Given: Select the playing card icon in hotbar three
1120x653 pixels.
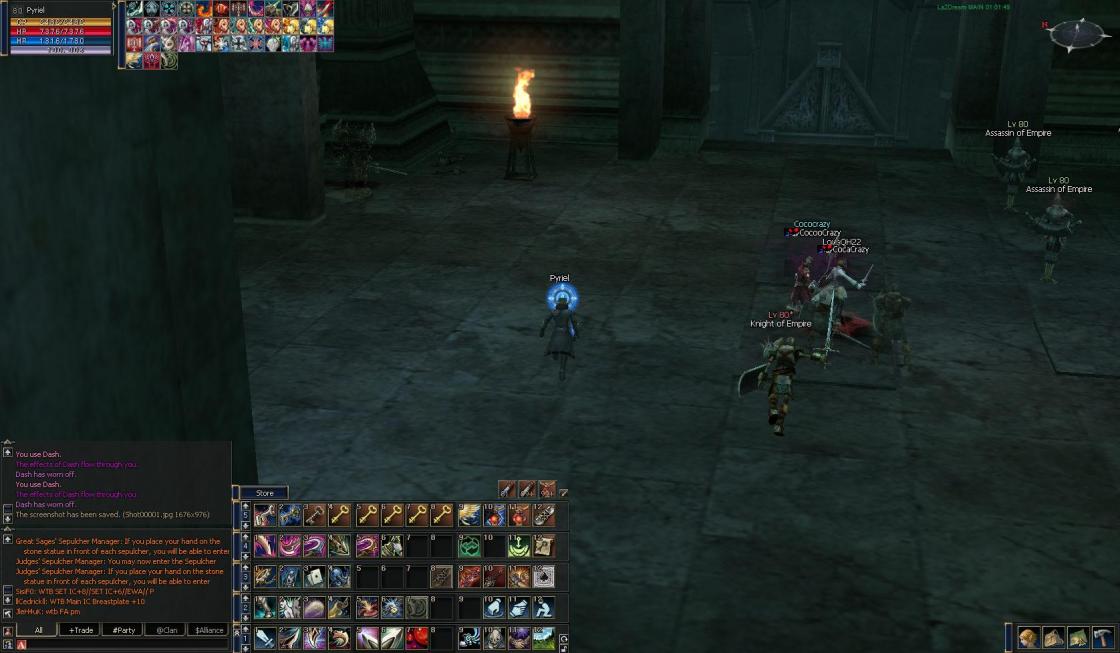Looking at the screenshot, I should coord(315,576).
